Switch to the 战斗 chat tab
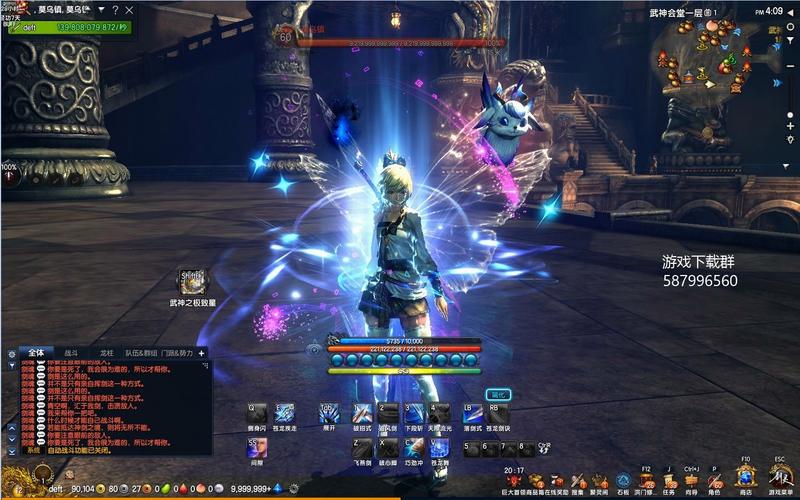This screenshot has height=500, width=800. pos(71,353)
